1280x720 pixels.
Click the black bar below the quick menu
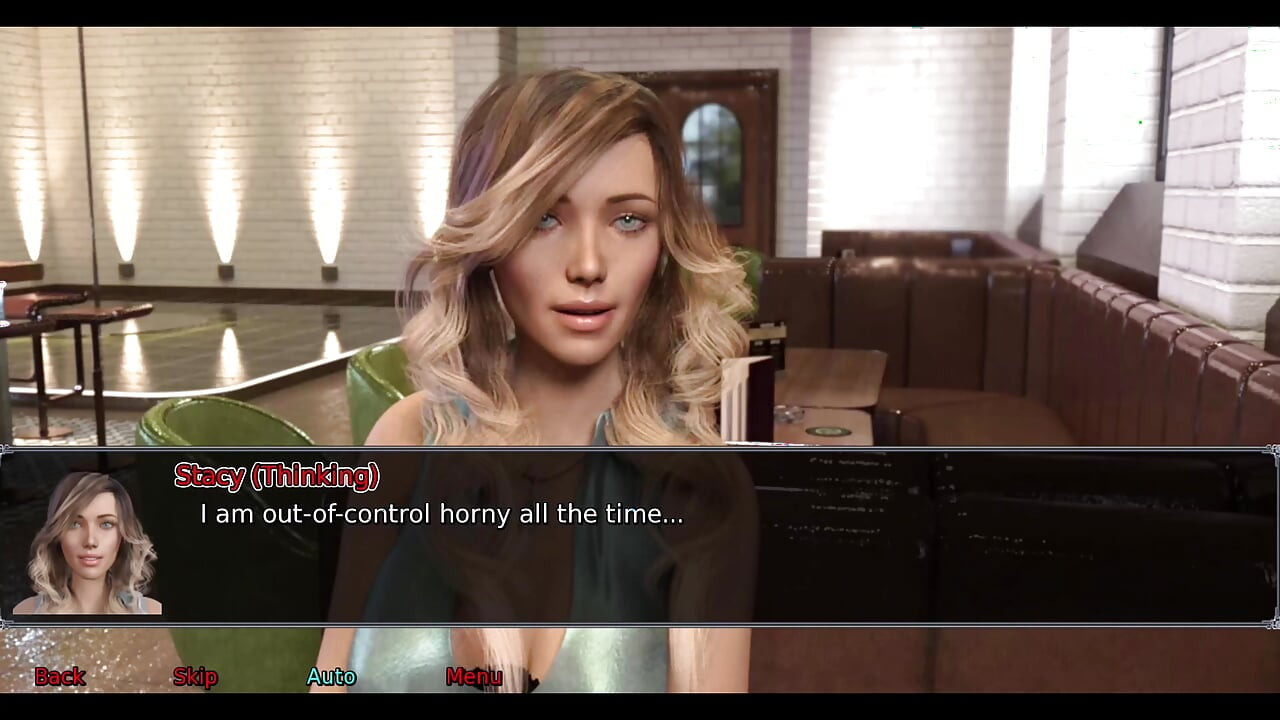(640, 705)
